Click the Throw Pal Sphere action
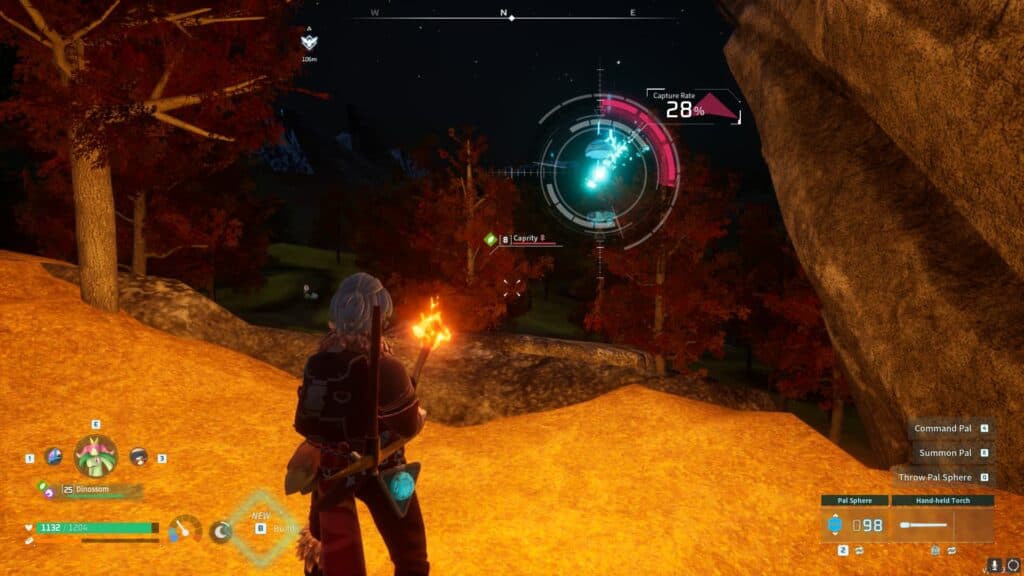The width and height of the screenshot is (1024, 576). click(x=934, y=478)
